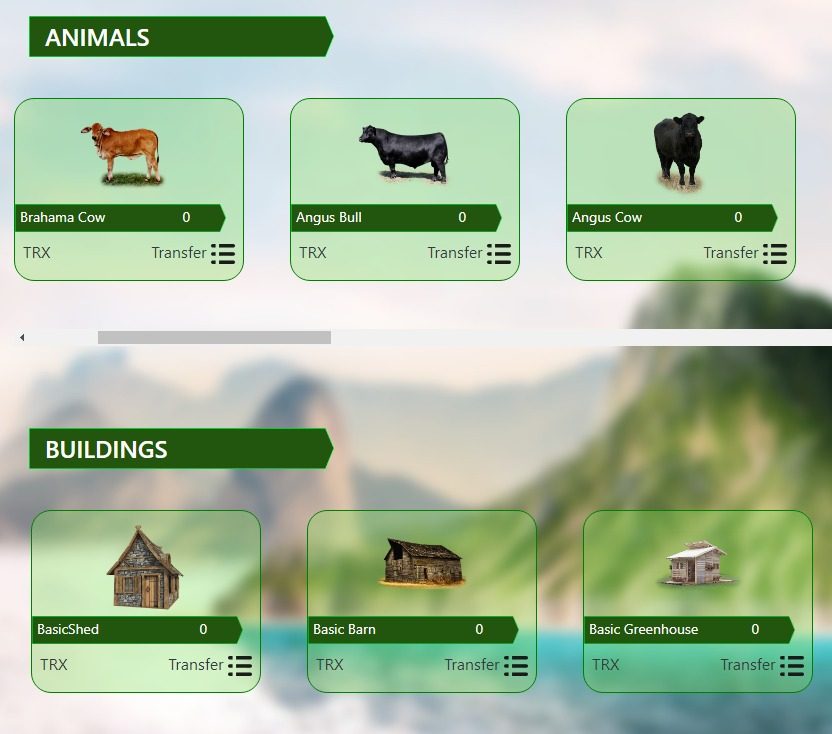Open list menu on Angus Cow card
The image size is (832, 734).
click(775, 254)
